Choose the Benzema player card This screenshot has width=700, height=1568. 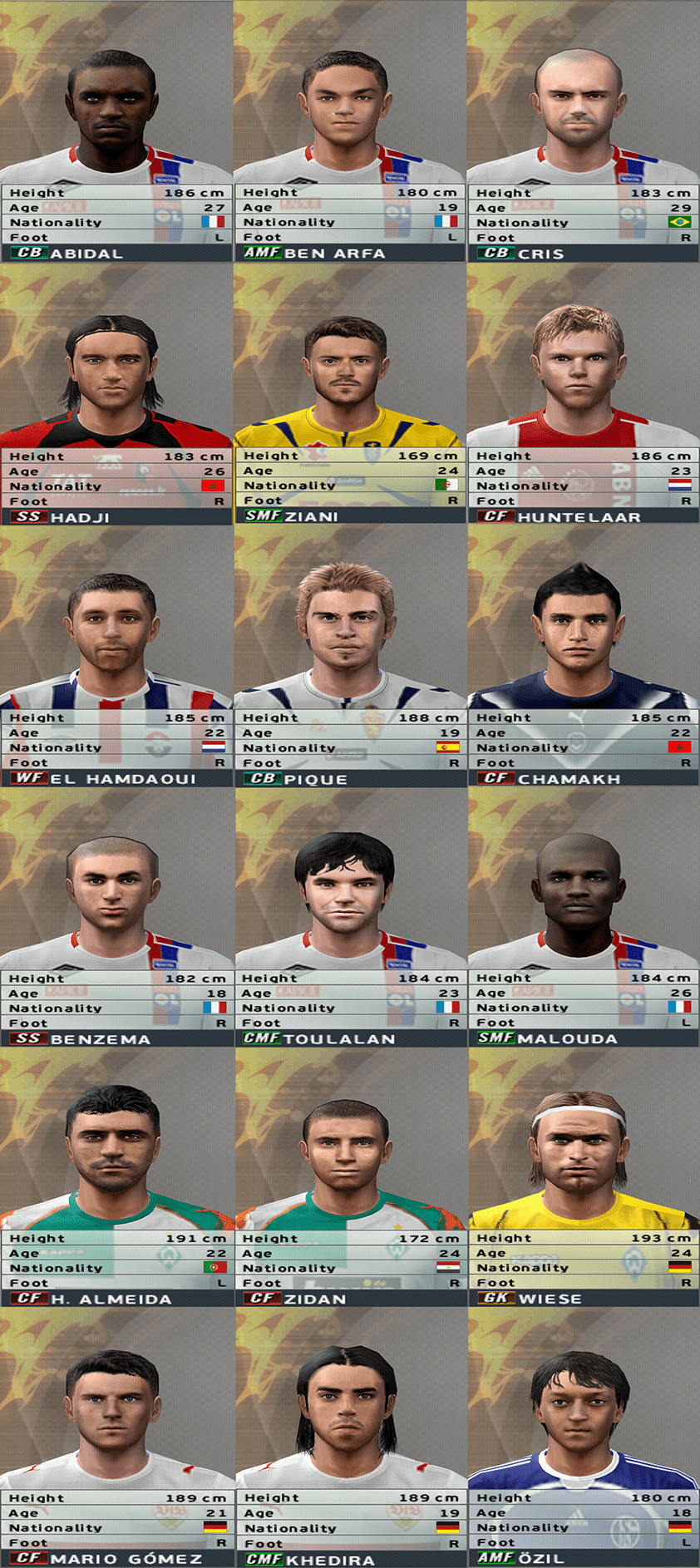(116, 917)
